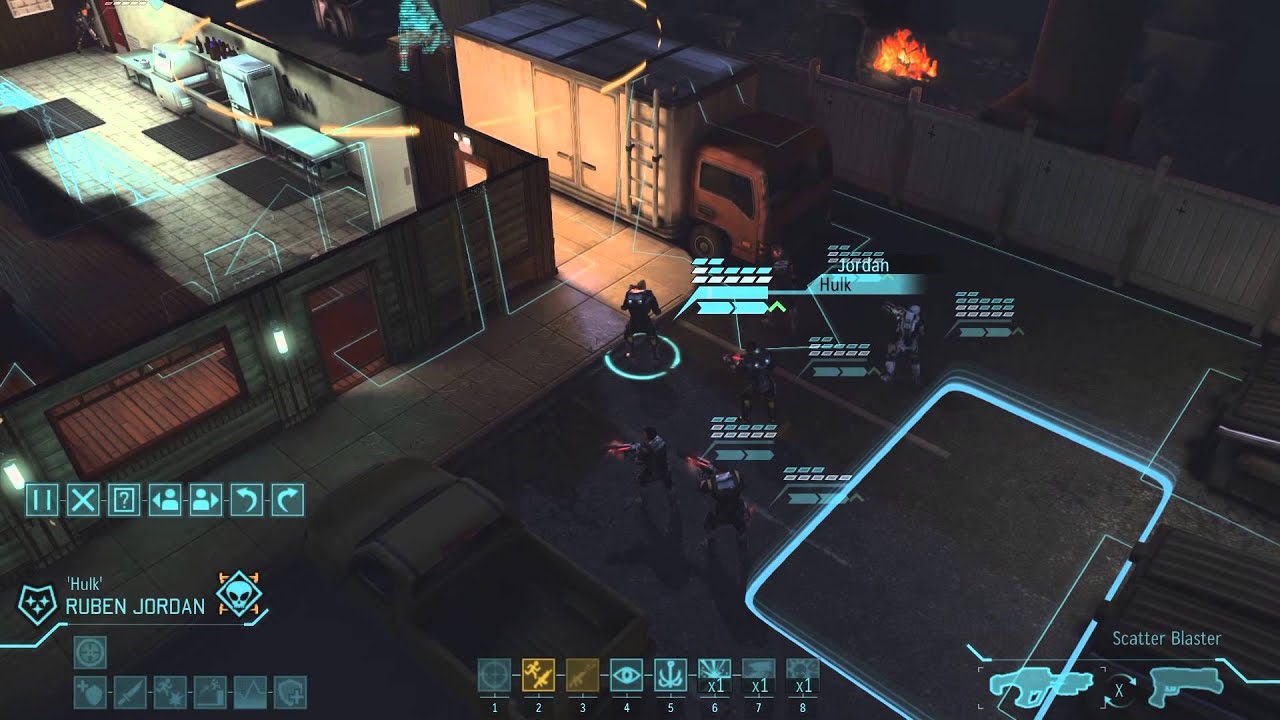The image size is (1280, 720).
Task: Activate the Overwatch eye ability
Action: pos(626,677)
